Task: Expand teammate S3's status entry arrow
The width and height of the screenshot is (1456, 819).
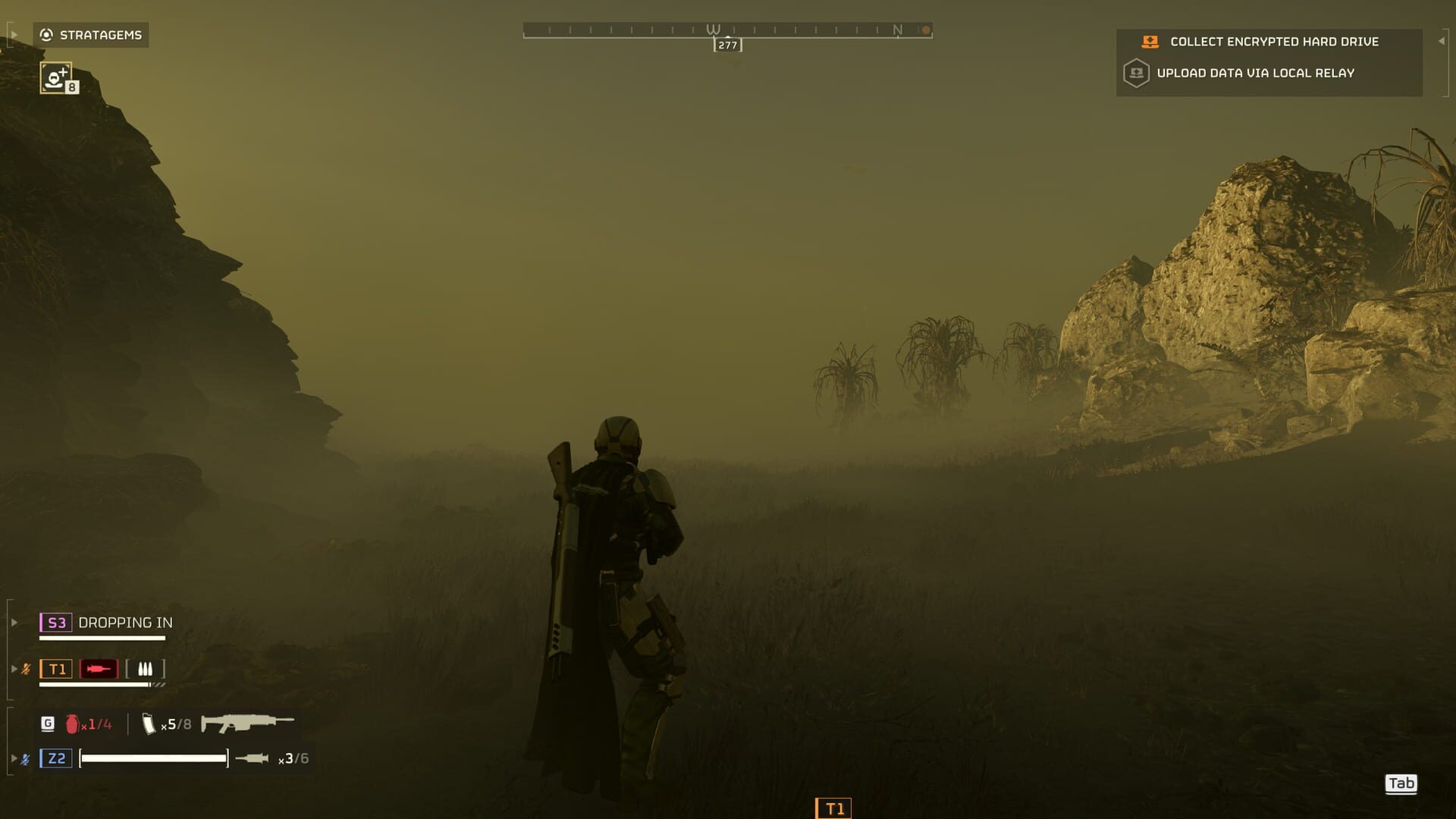Action: 13,623
